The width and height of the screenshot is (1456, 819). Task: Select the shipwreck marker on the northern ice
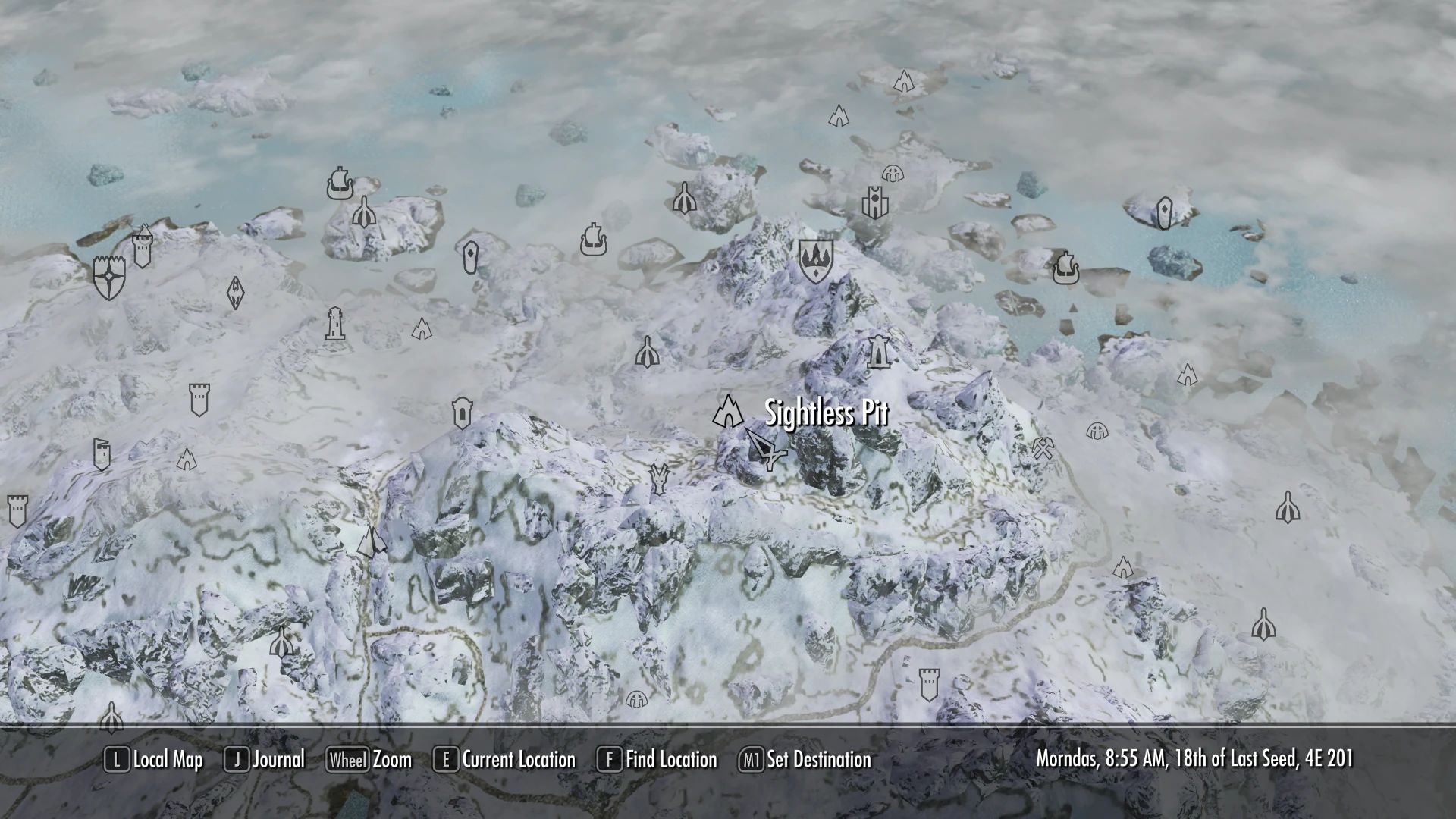click(x=340, y=182)
